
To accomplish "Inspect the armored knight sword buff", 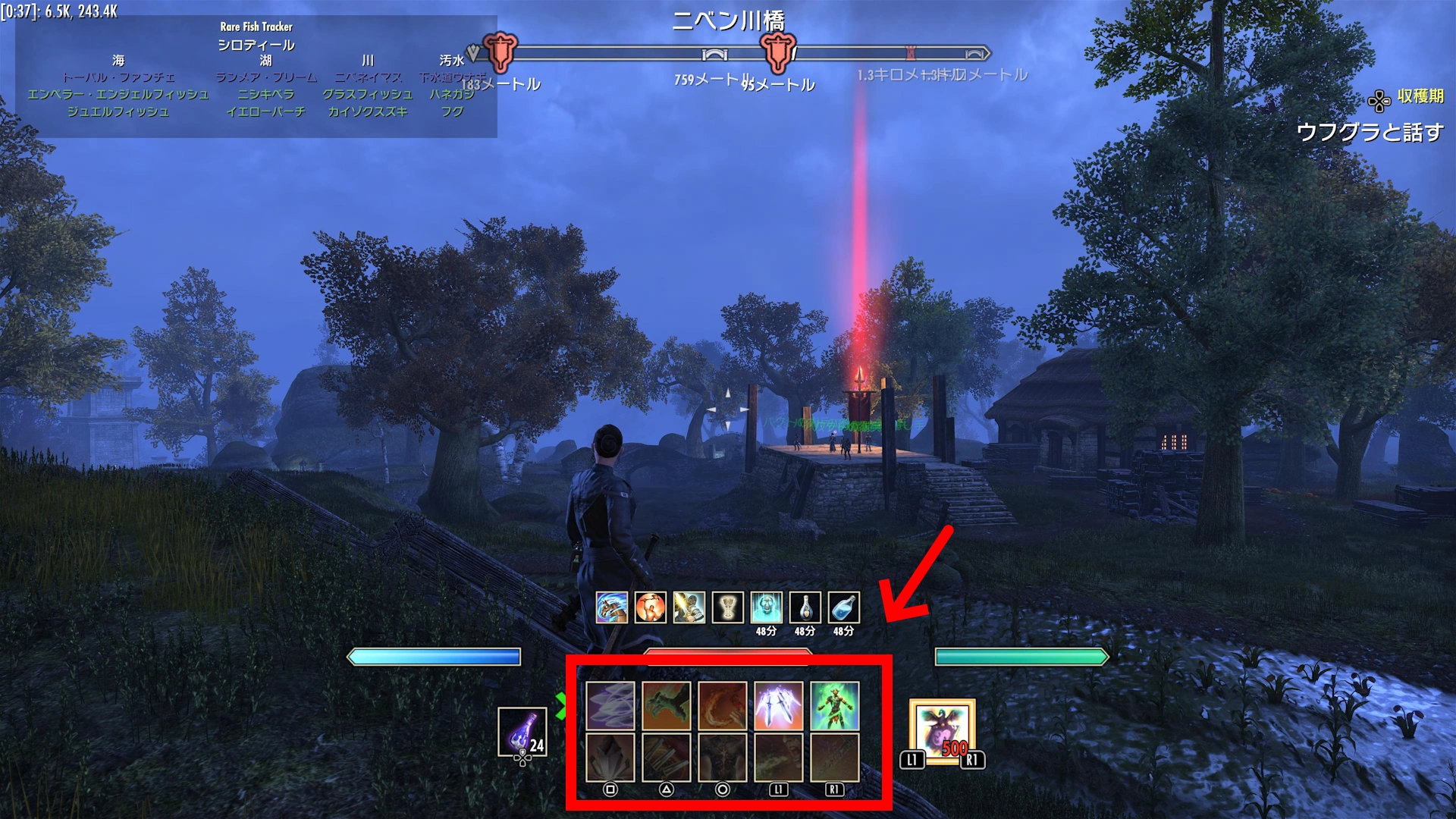I will [x=689, y=607].
